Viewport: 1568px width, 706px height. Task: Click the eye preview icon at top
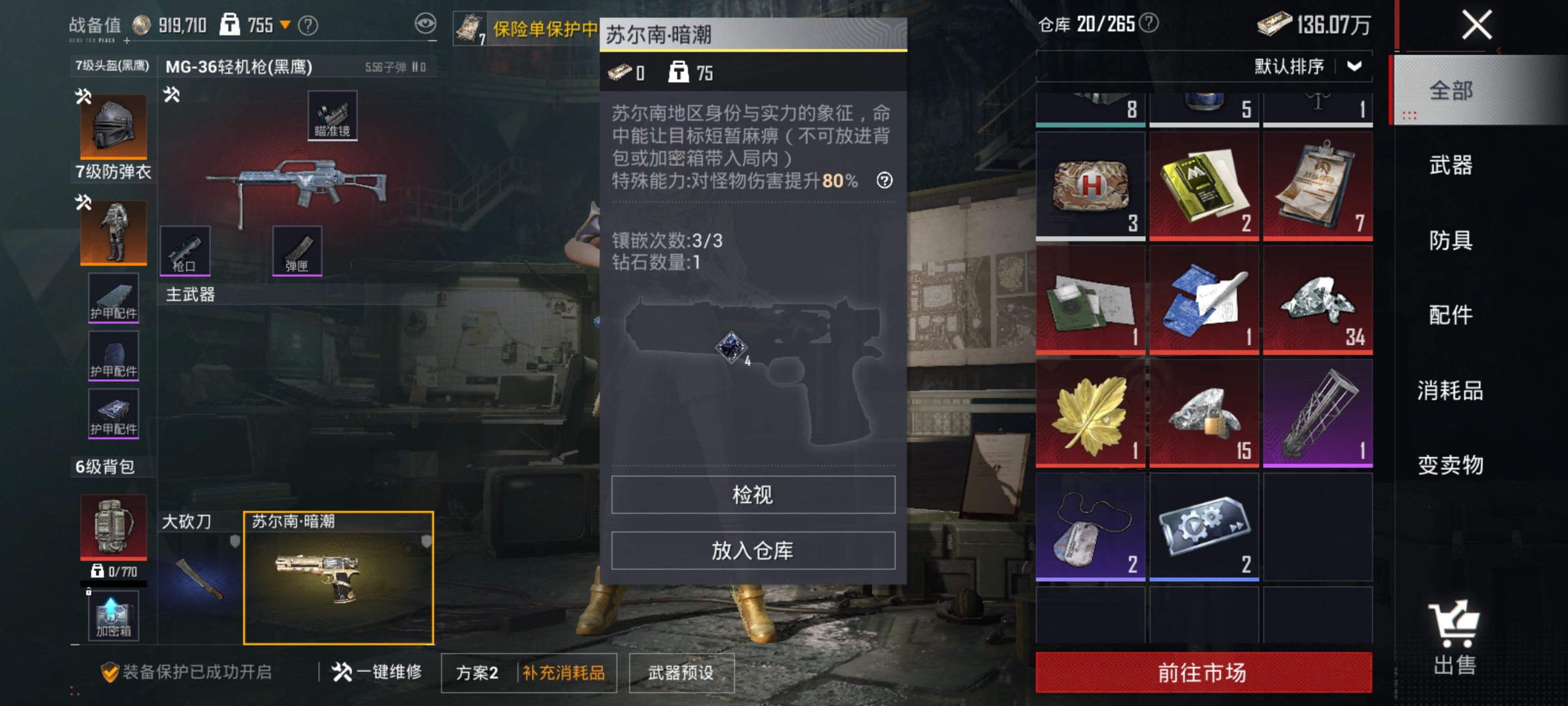click(x=426, y=22)
